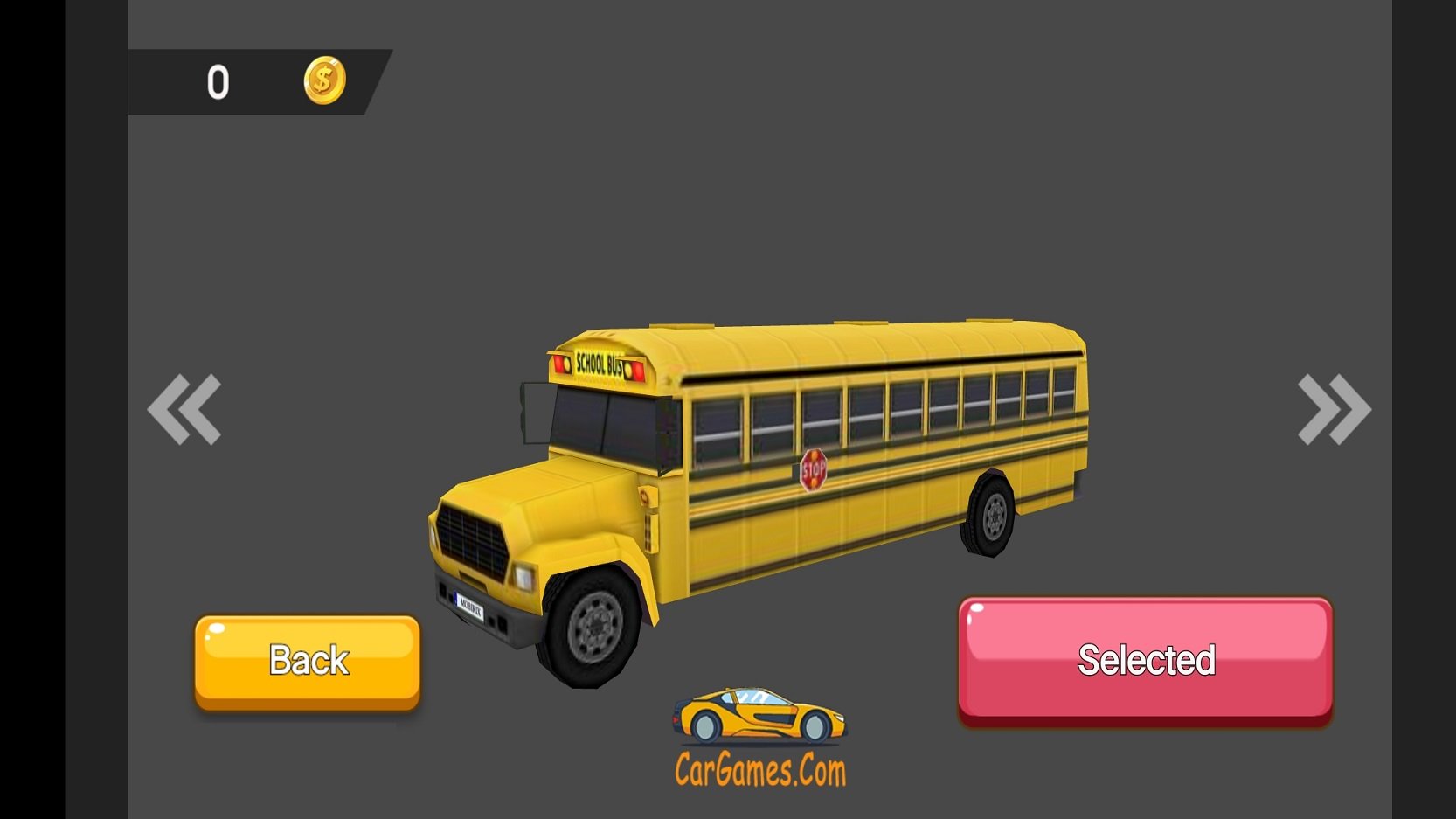Toggle the vehicle selection with the Selected button
The width and height of the screenshot is (1456, 819).
tap(1145, 661)
